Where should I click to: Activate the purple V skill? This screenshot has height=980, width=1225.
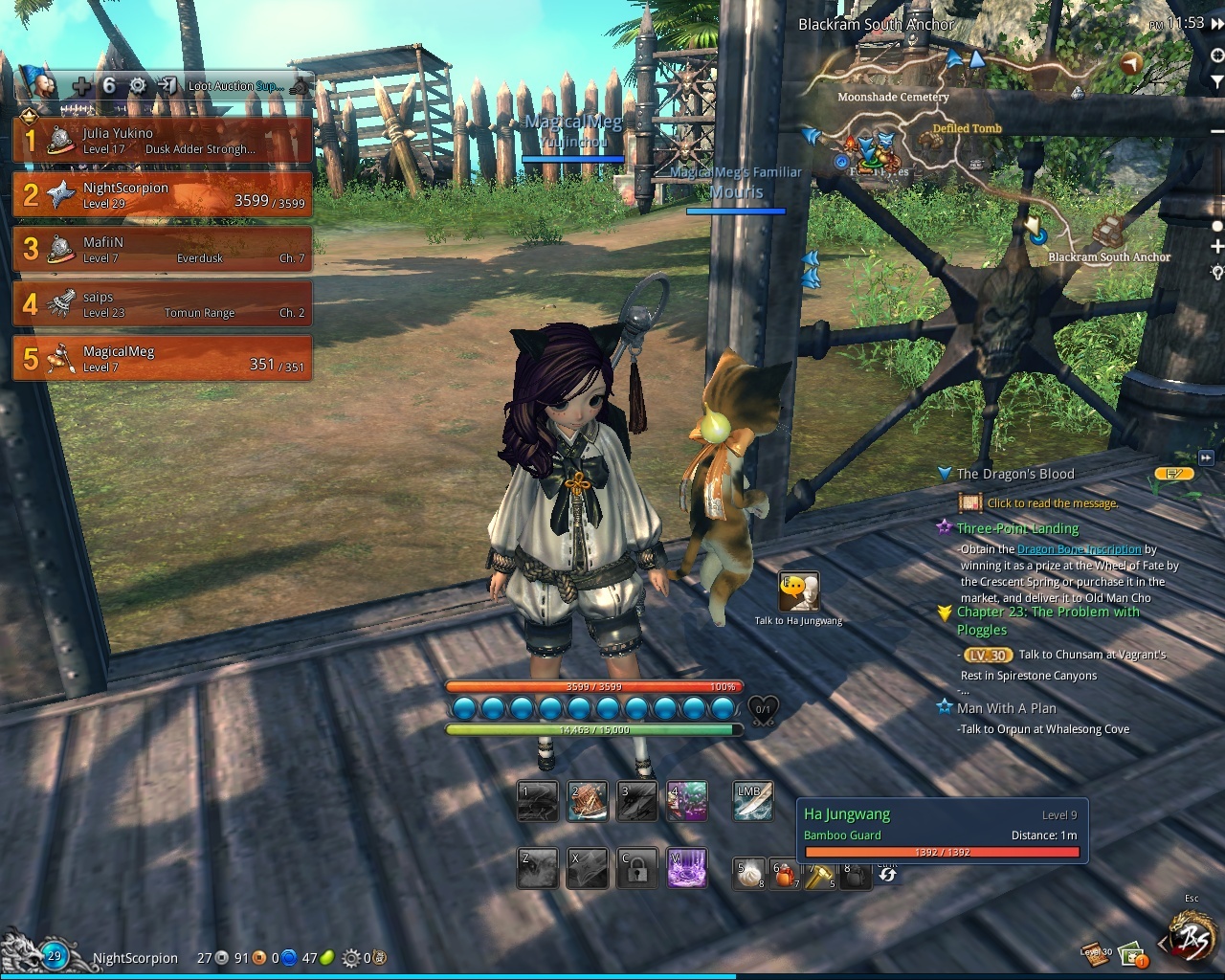click(x=687, y=869)
